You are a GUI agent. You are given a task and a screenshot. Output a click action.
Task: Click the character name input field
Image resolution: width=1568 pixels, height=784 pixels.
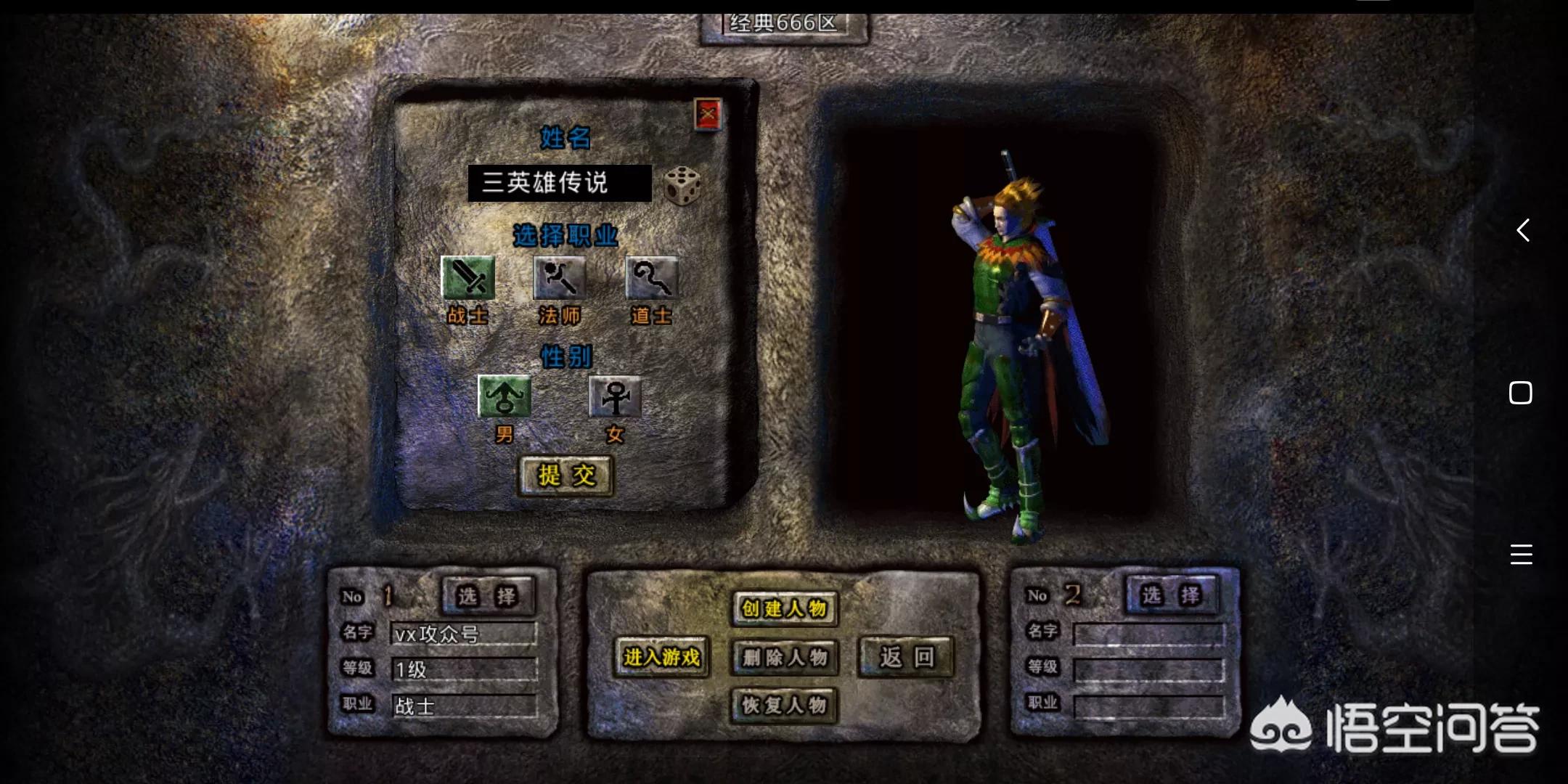point(559,183)
